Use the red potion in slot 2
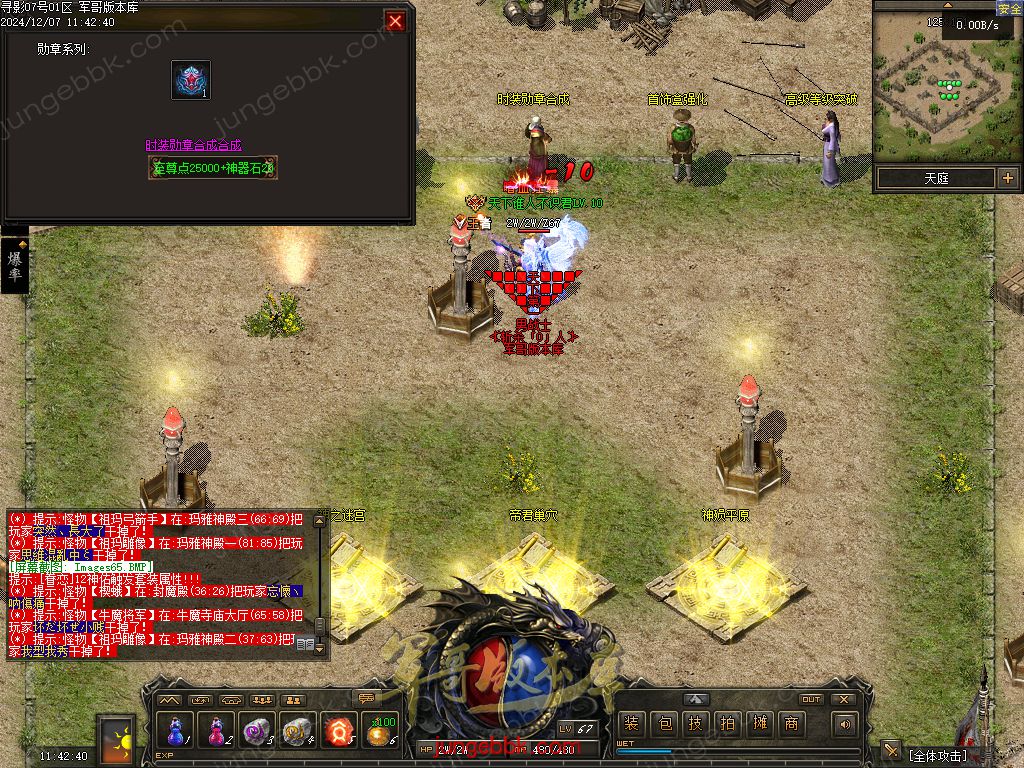The width and height of the screenshot is (1024, 768). [x=216, y=731]
